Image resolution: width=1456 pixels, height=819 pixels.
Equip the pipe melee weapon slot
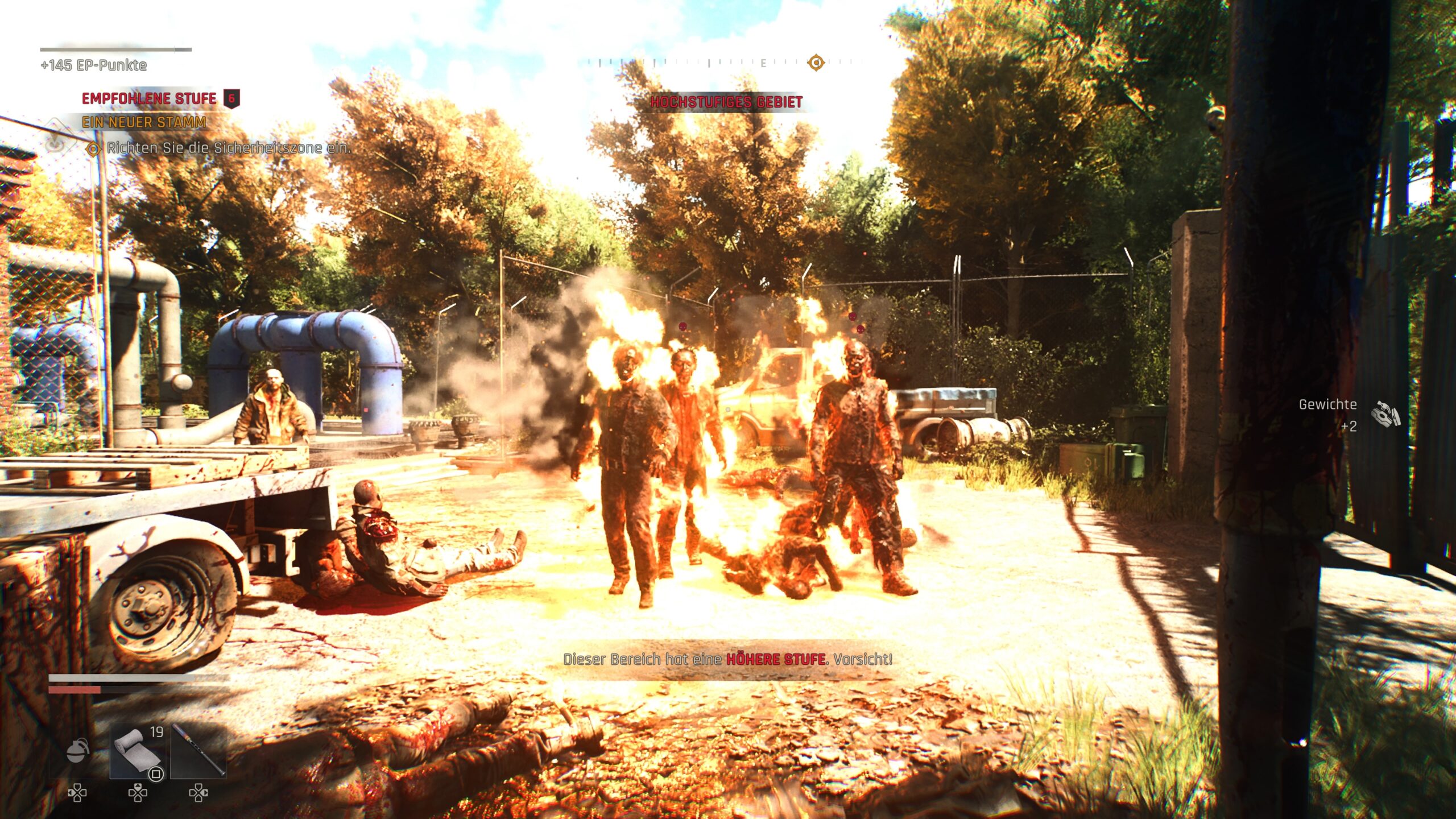[x=198, y=751]
